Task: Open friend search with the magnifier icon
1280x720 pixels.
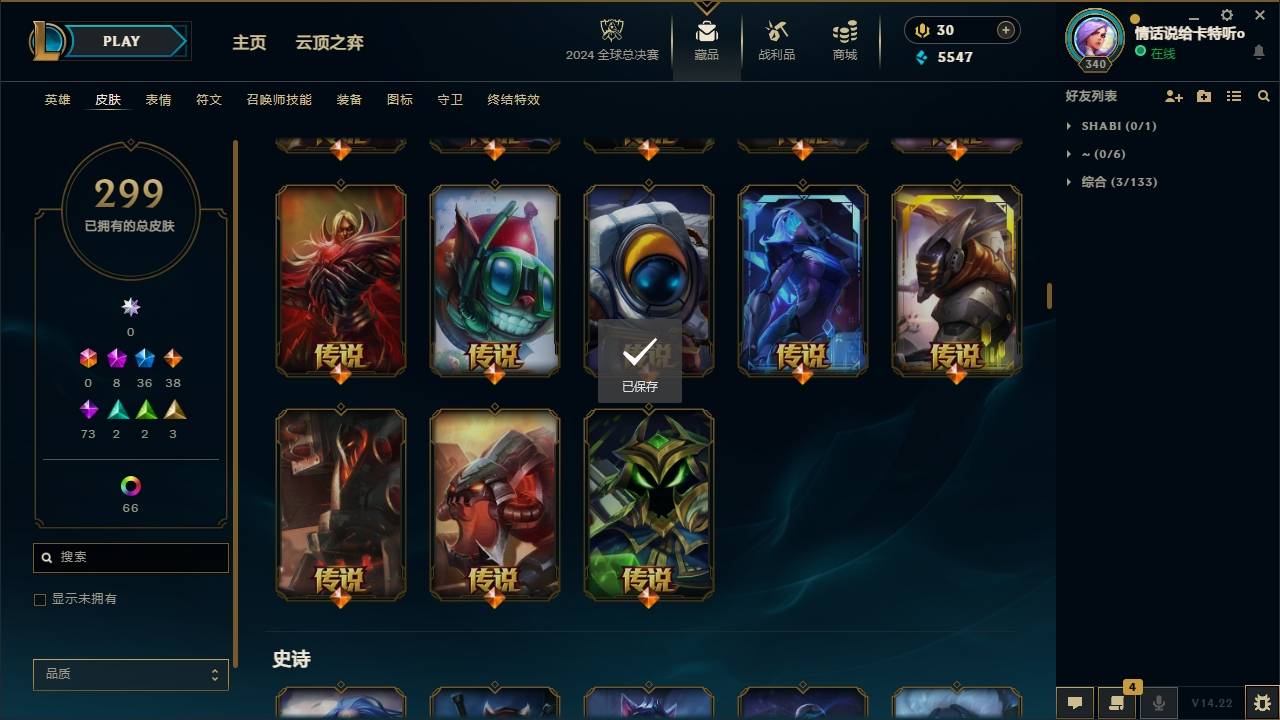Action: (x=1264, y=96)
